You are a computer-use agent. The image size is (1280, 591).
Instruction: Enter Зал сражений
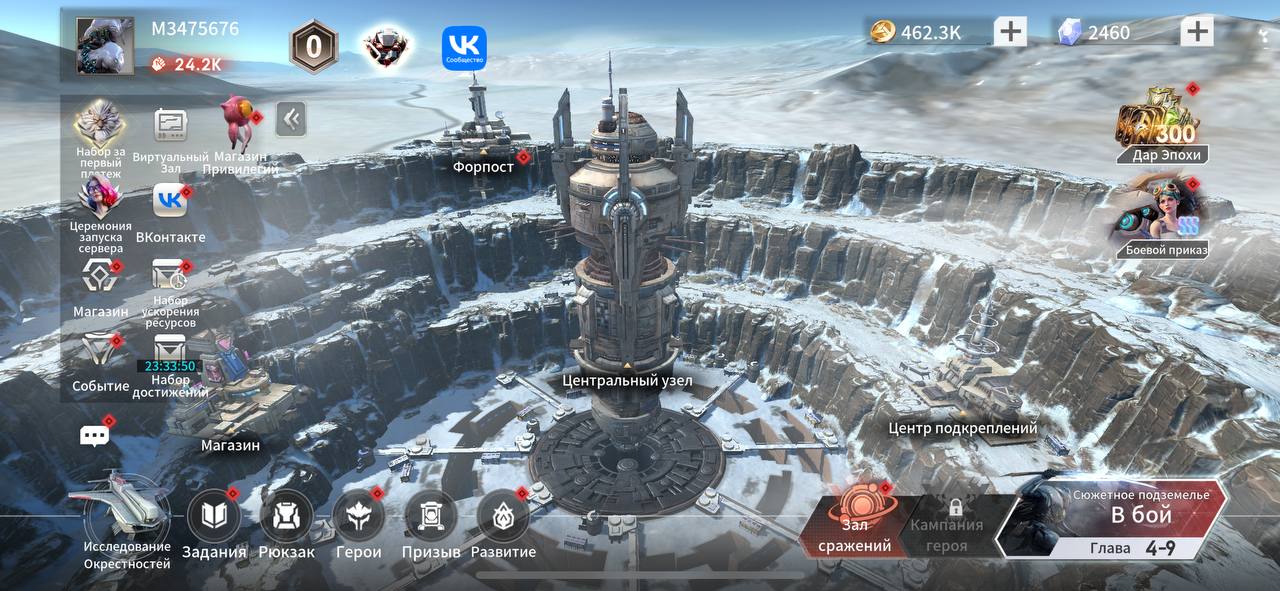tap(856, 521)
